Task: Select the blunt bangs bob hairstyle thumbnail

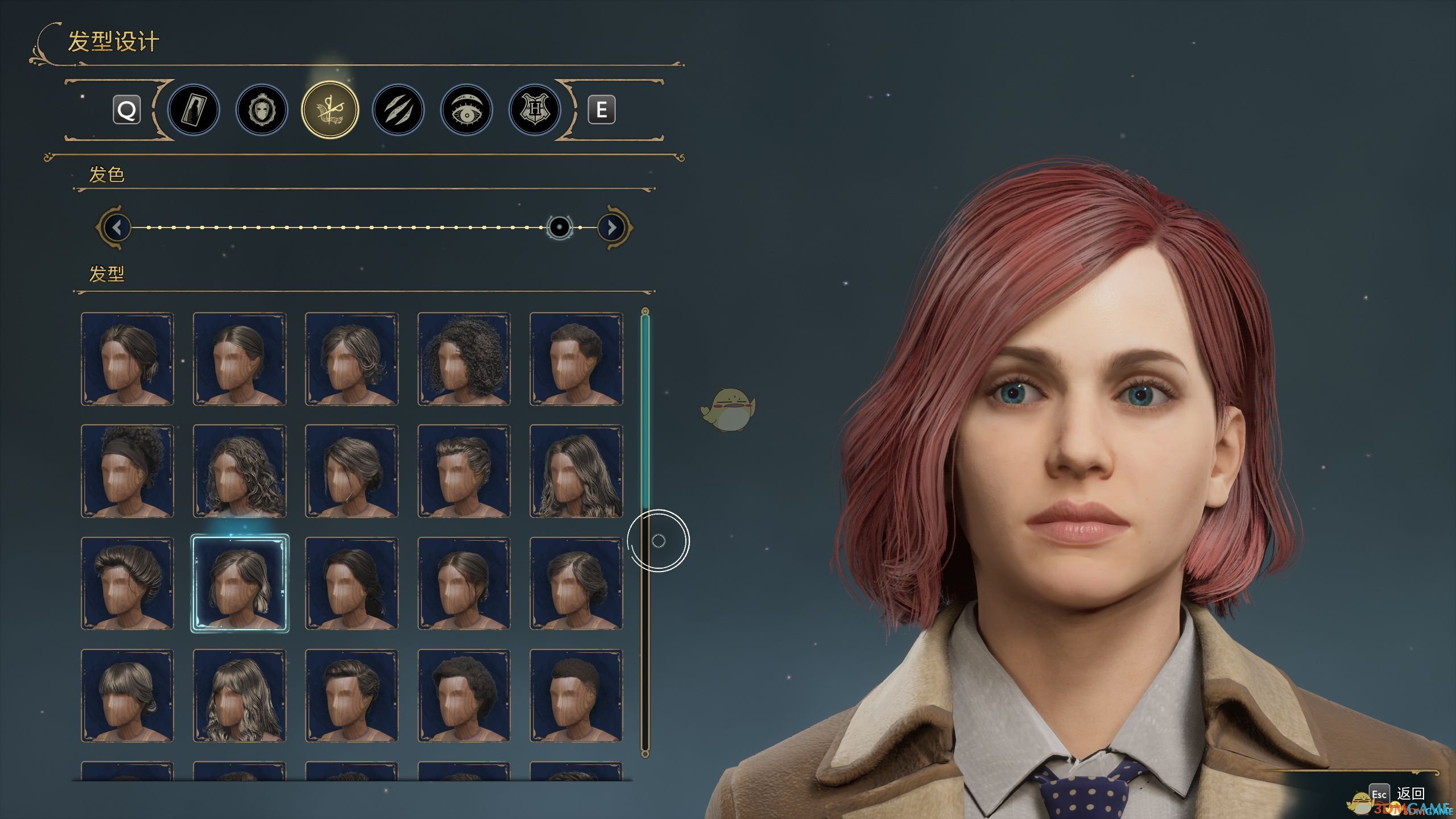Action: (127, 696)
